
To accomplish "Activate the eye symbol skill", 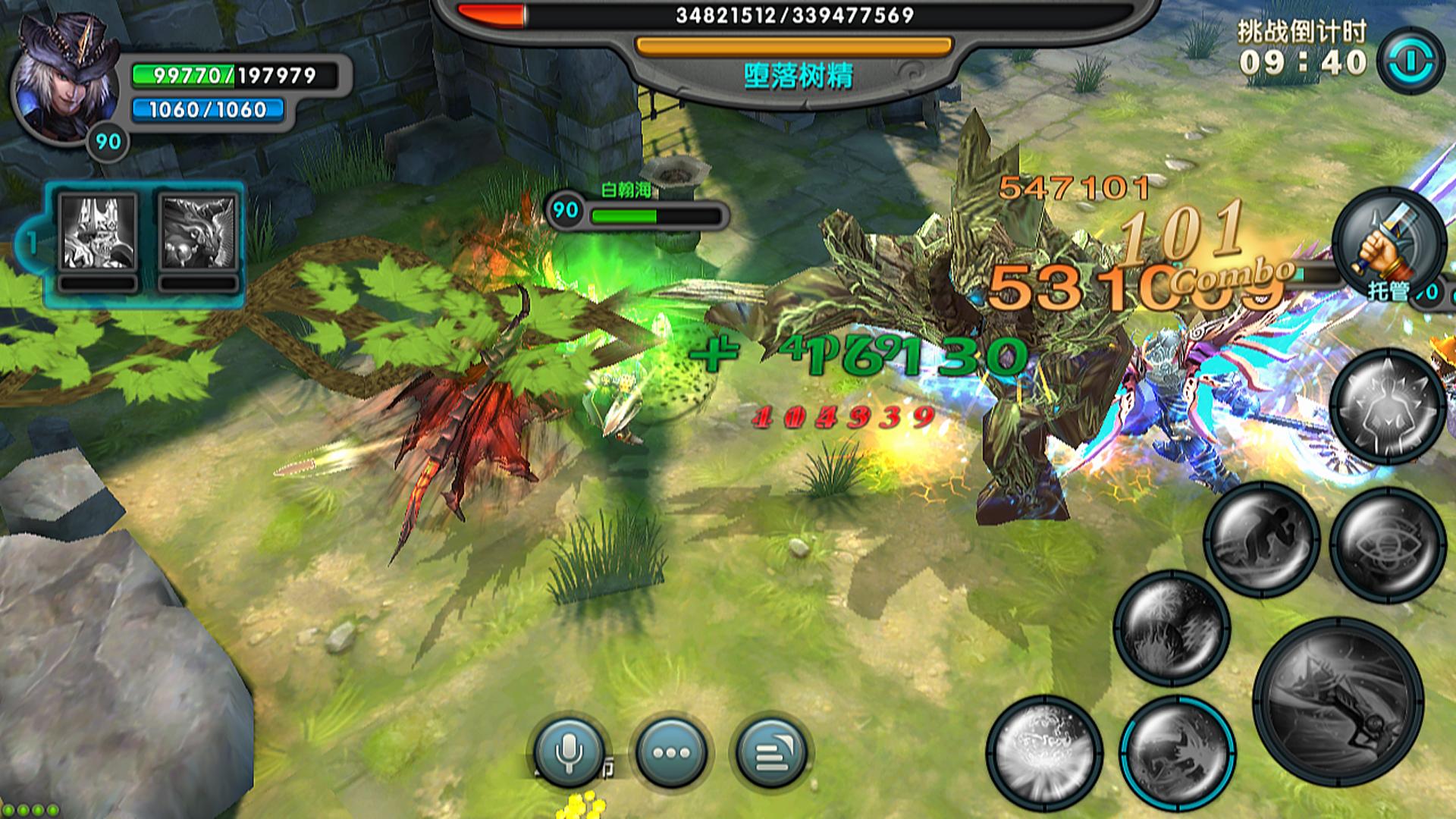I will pos(1387,544).
